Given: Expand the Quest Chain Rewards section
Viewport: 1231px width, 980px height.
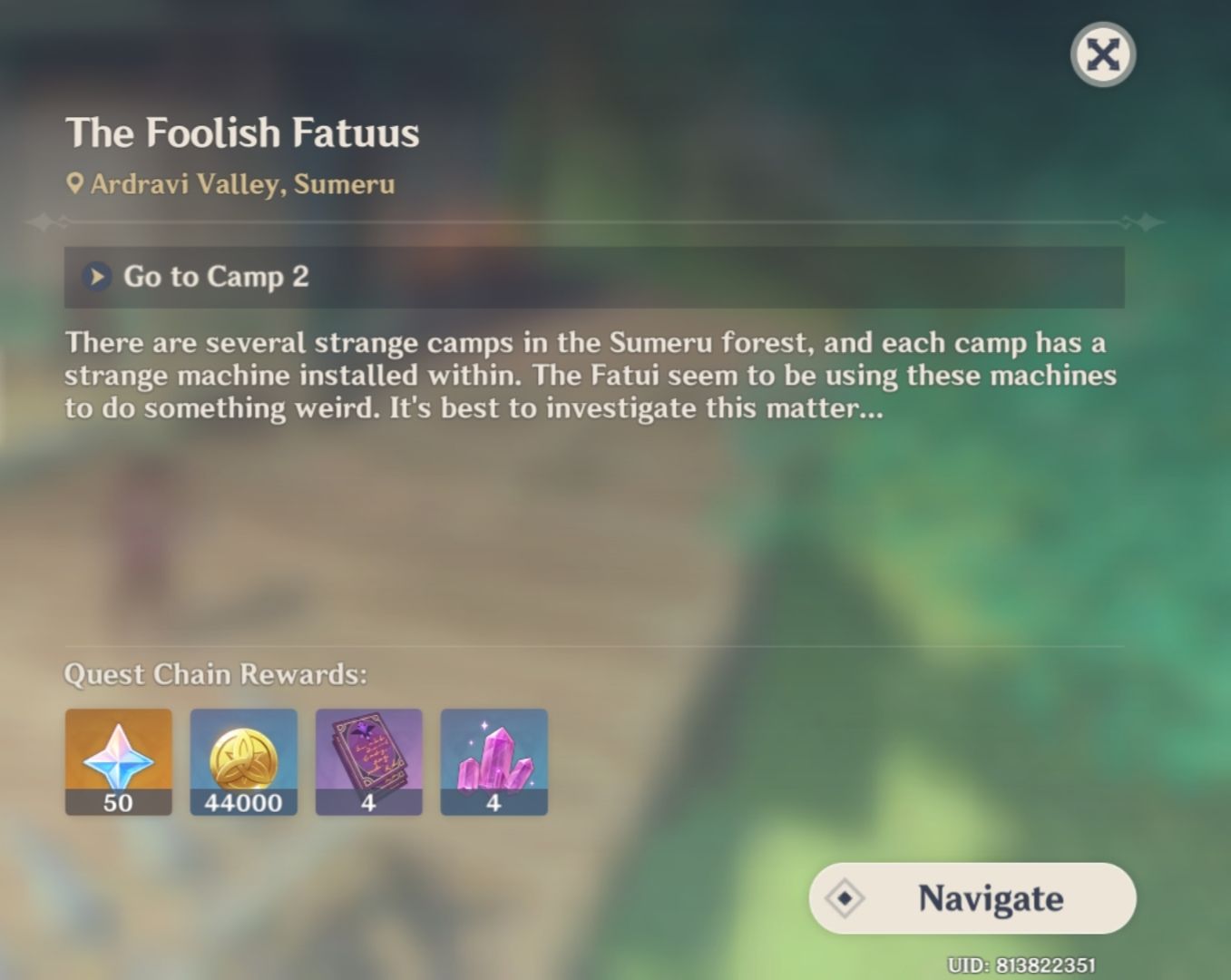Looking at the screenshot, I should click(215, 674).
